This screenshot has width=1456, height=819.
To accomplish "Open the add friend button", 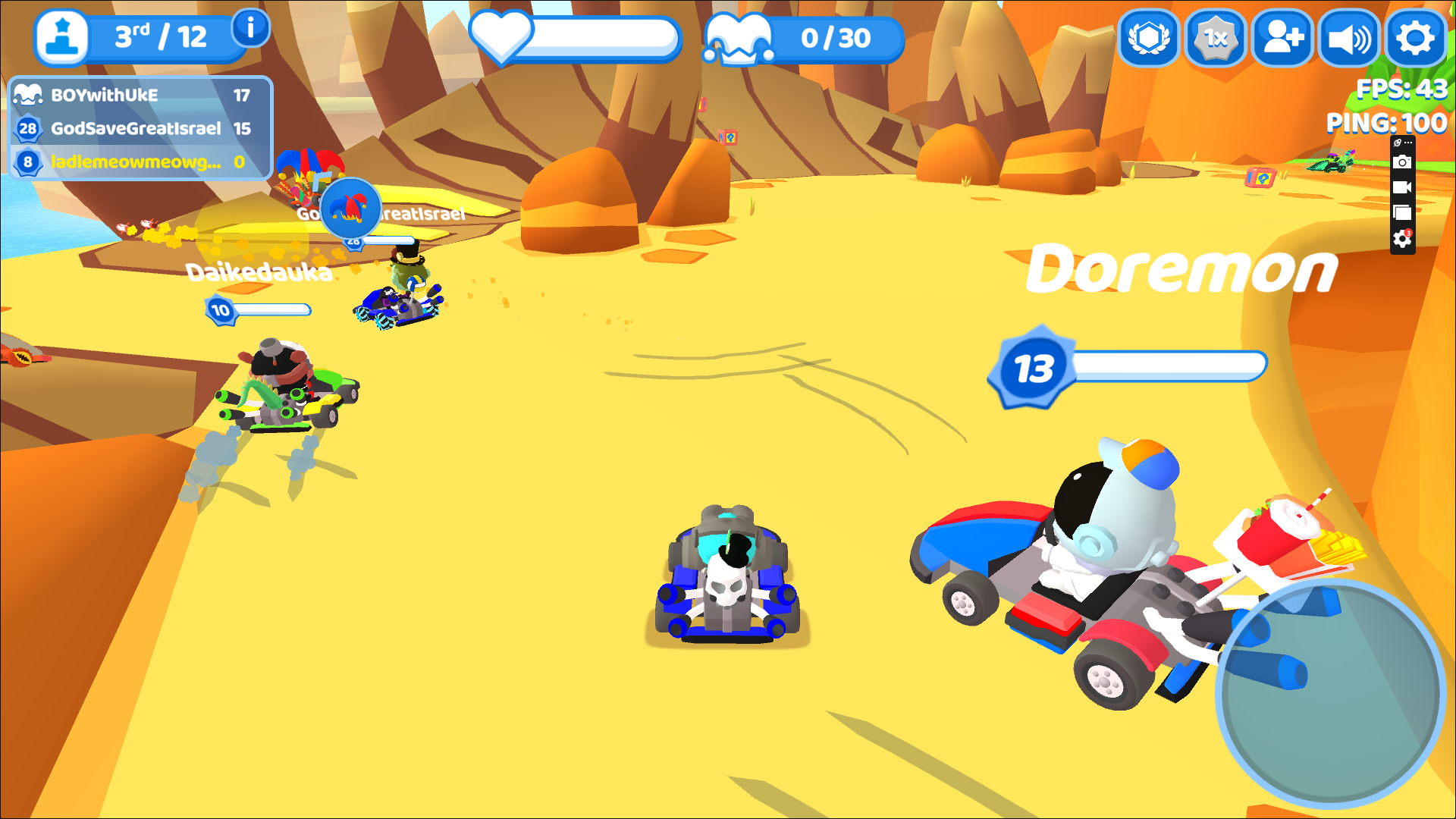I will pyautogui.click(x=1282, y=38).
